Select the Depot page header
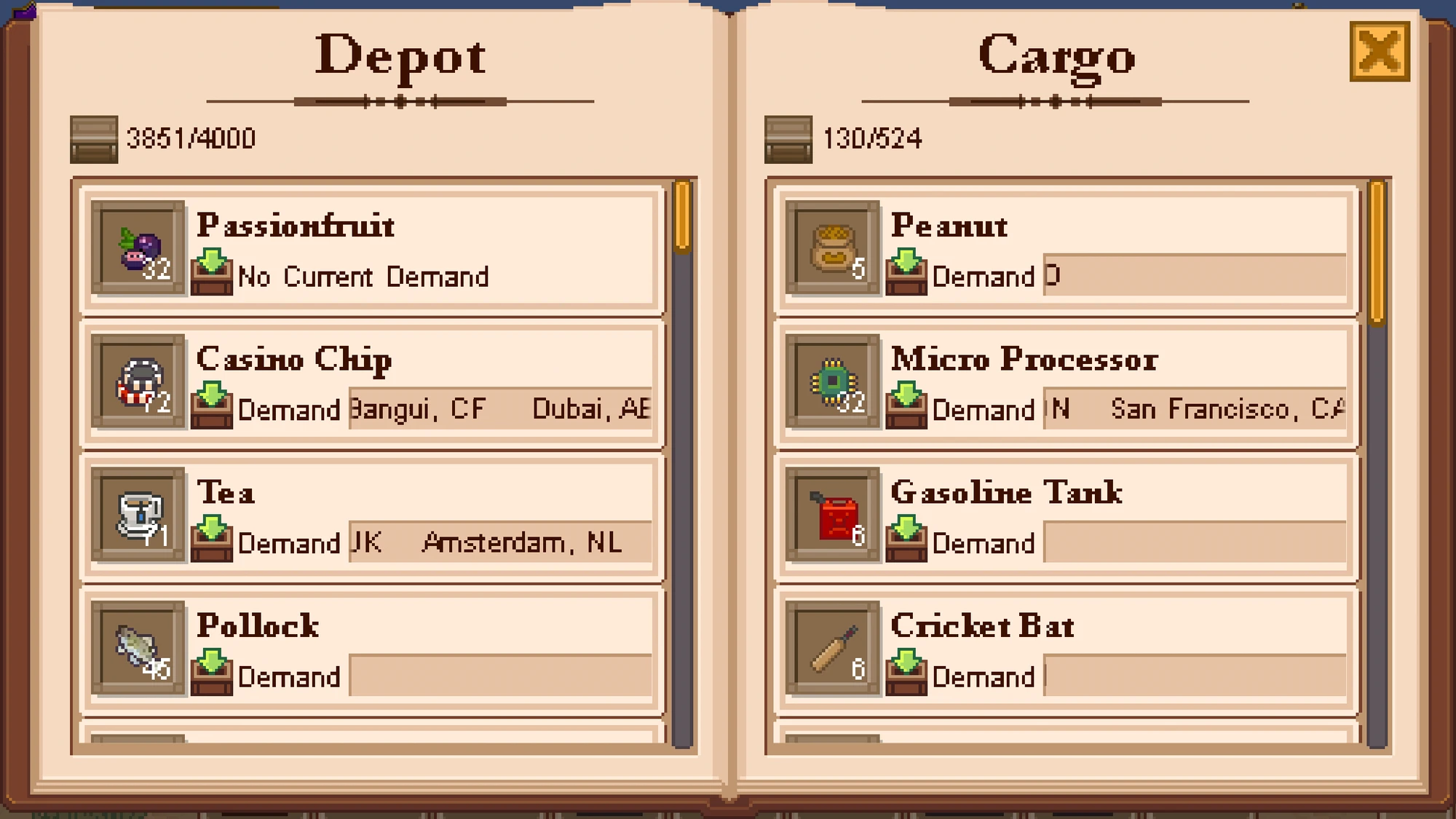The width and height of the screenshot is (1456, 819). [400, 57]
